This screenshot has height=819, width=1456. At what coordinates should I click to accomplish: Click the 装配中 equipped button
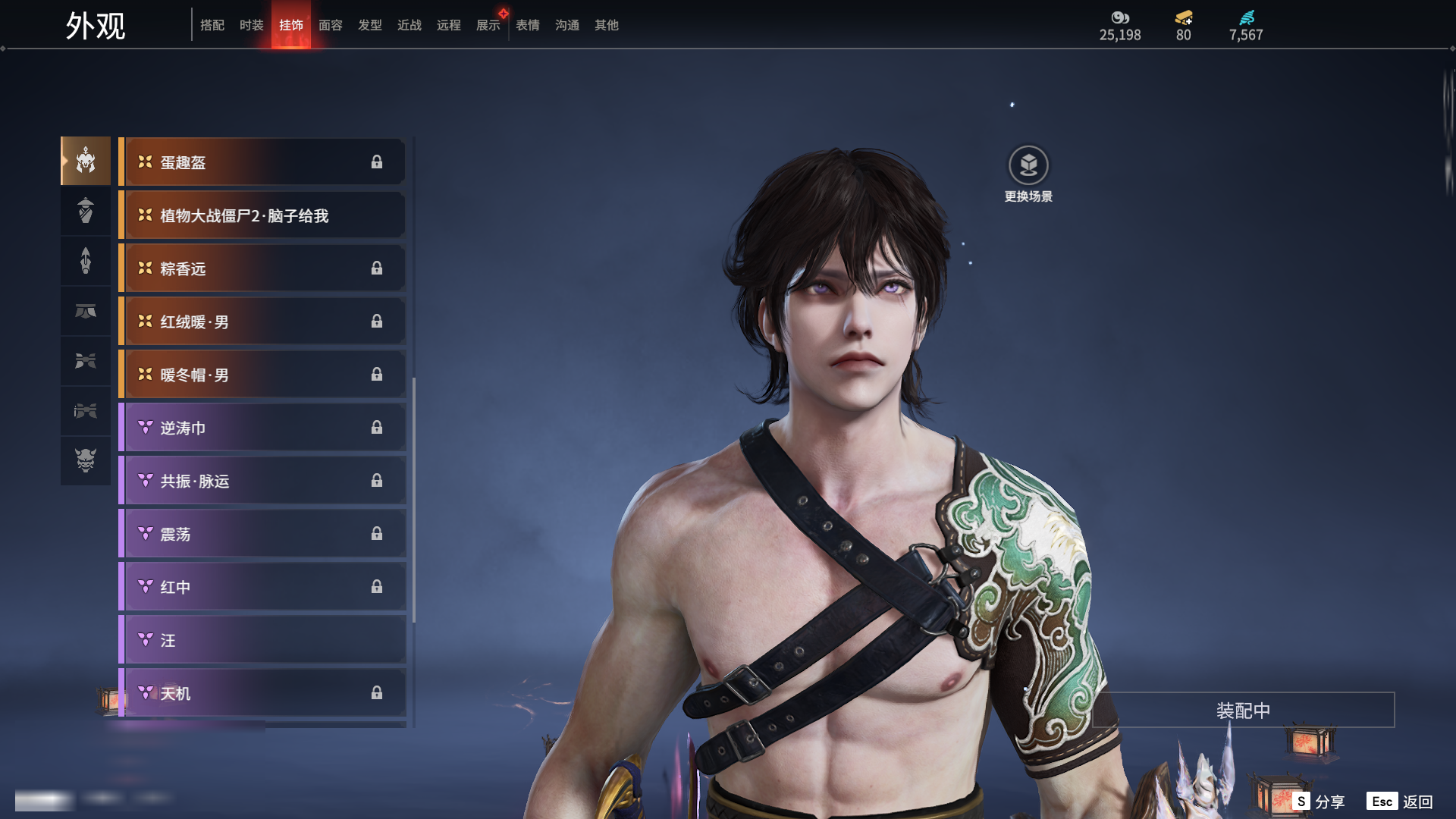click(1243, 711)
